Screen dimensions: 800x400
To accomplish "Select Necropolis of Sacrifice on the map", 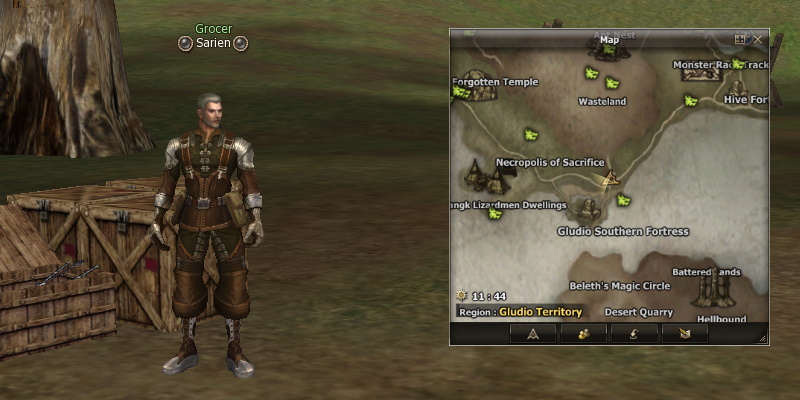I will pos(550,162).
